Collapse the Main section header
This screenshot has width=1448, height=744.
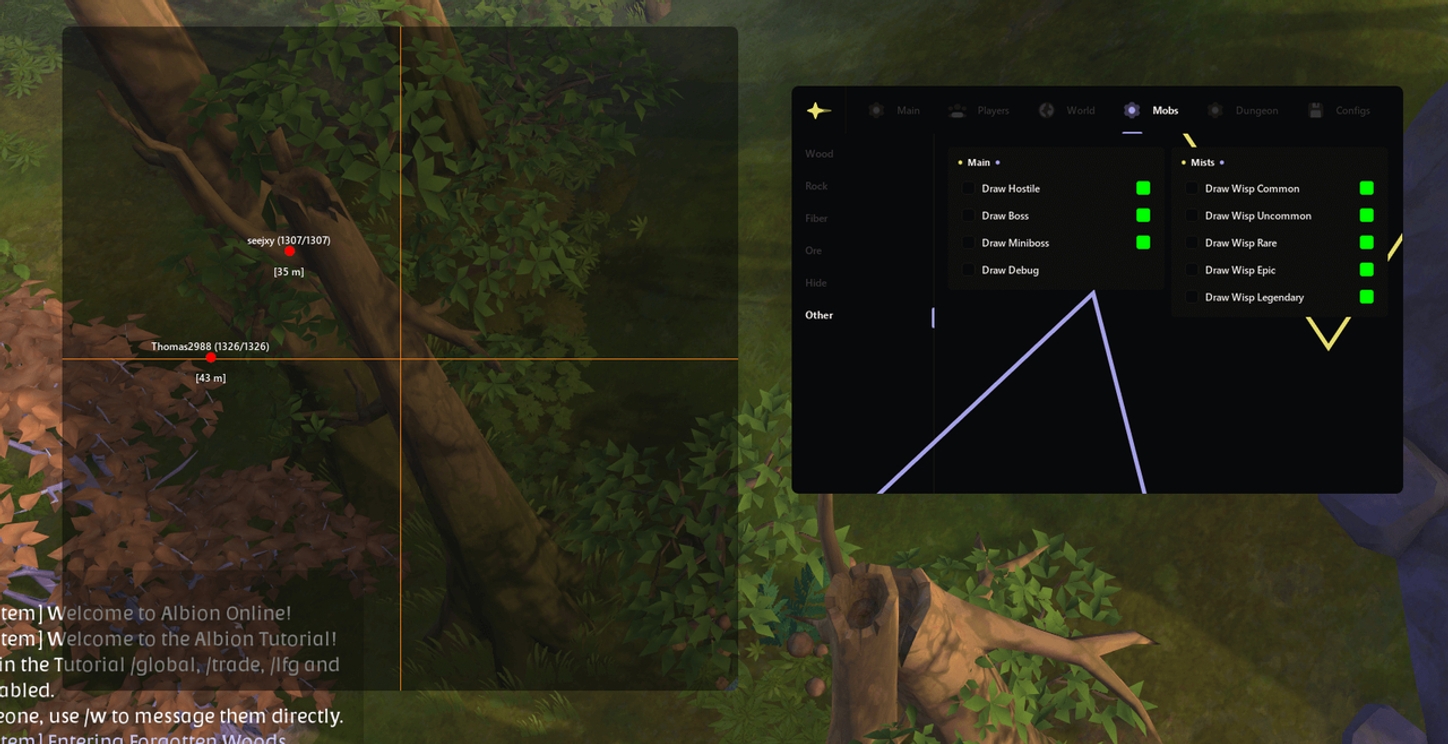(x=978, y=162)
